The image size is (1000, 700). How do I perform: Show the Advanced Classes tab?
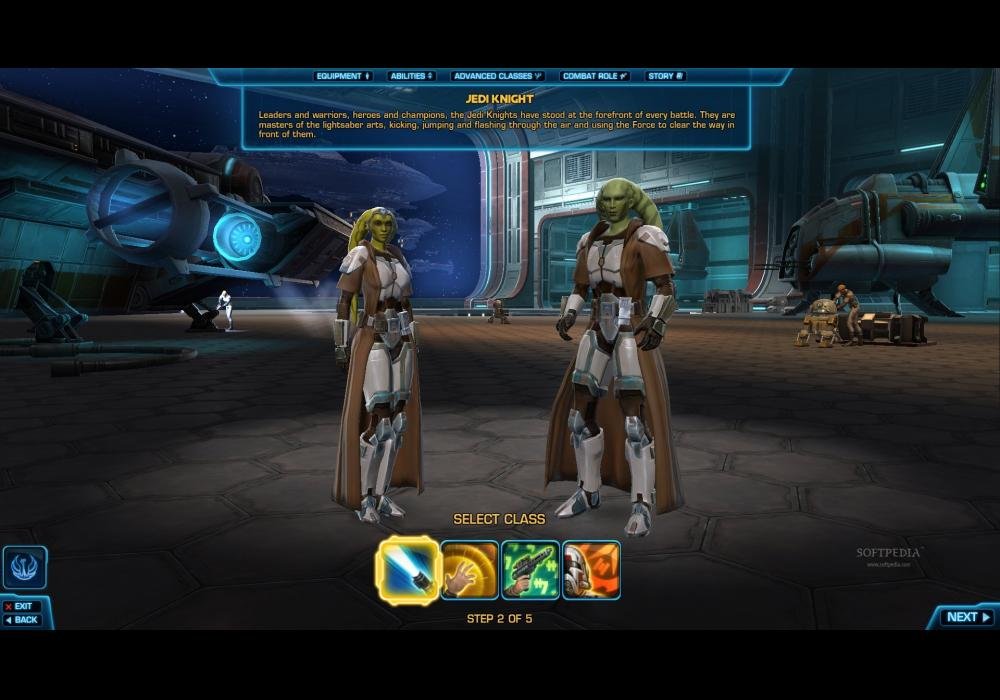coord(497,76)
